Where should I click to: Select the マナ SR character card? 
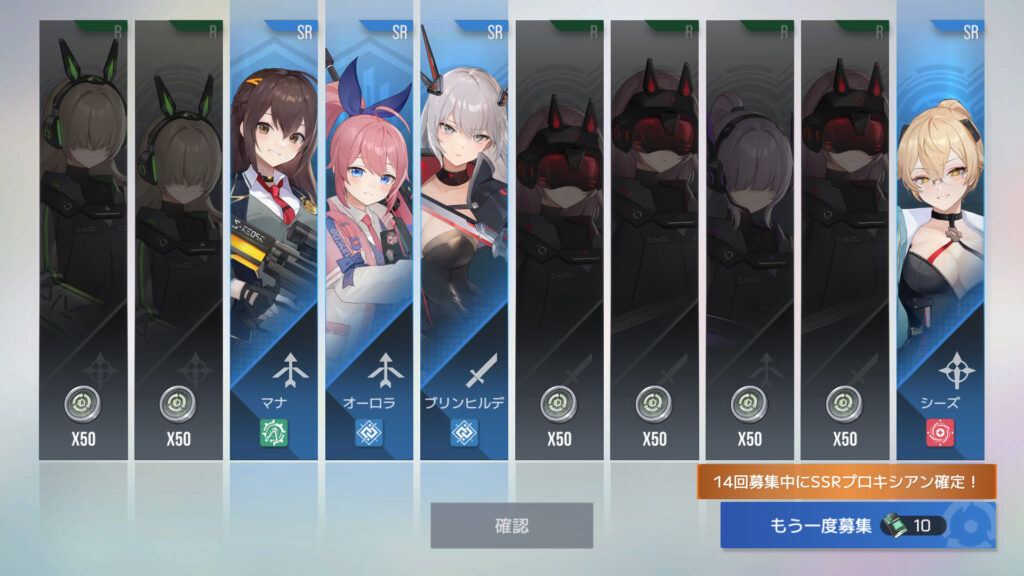point(274,240)
